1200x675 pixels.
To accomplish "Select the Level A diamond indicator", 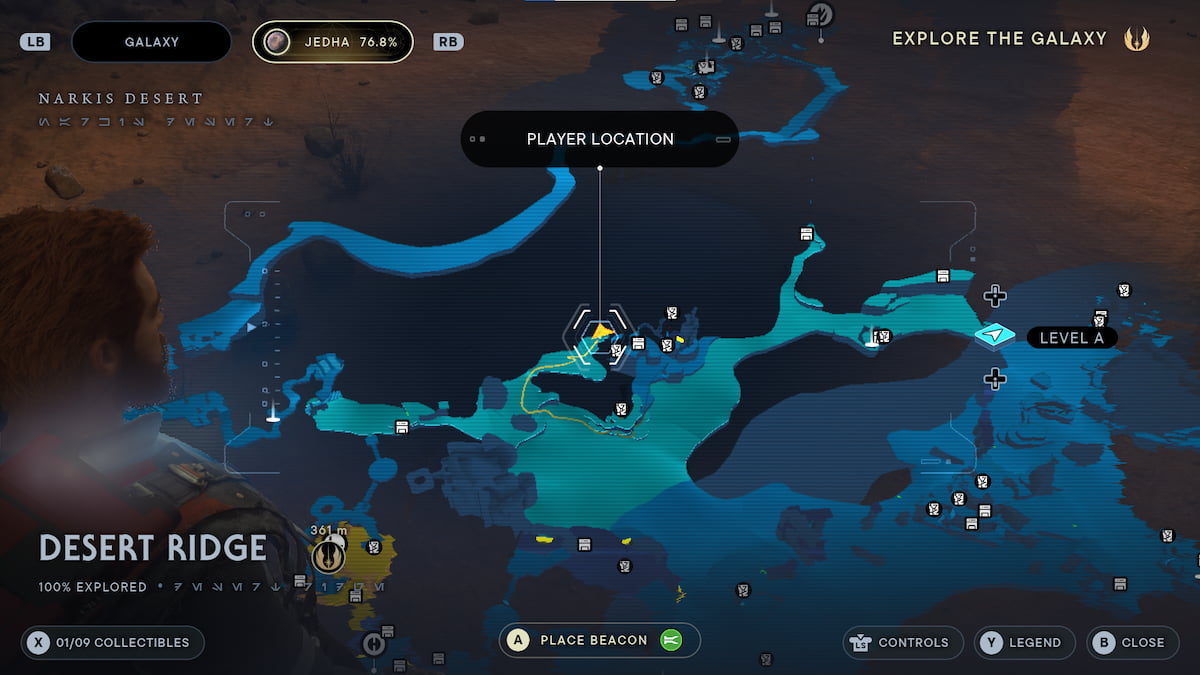I will [995, 336].
